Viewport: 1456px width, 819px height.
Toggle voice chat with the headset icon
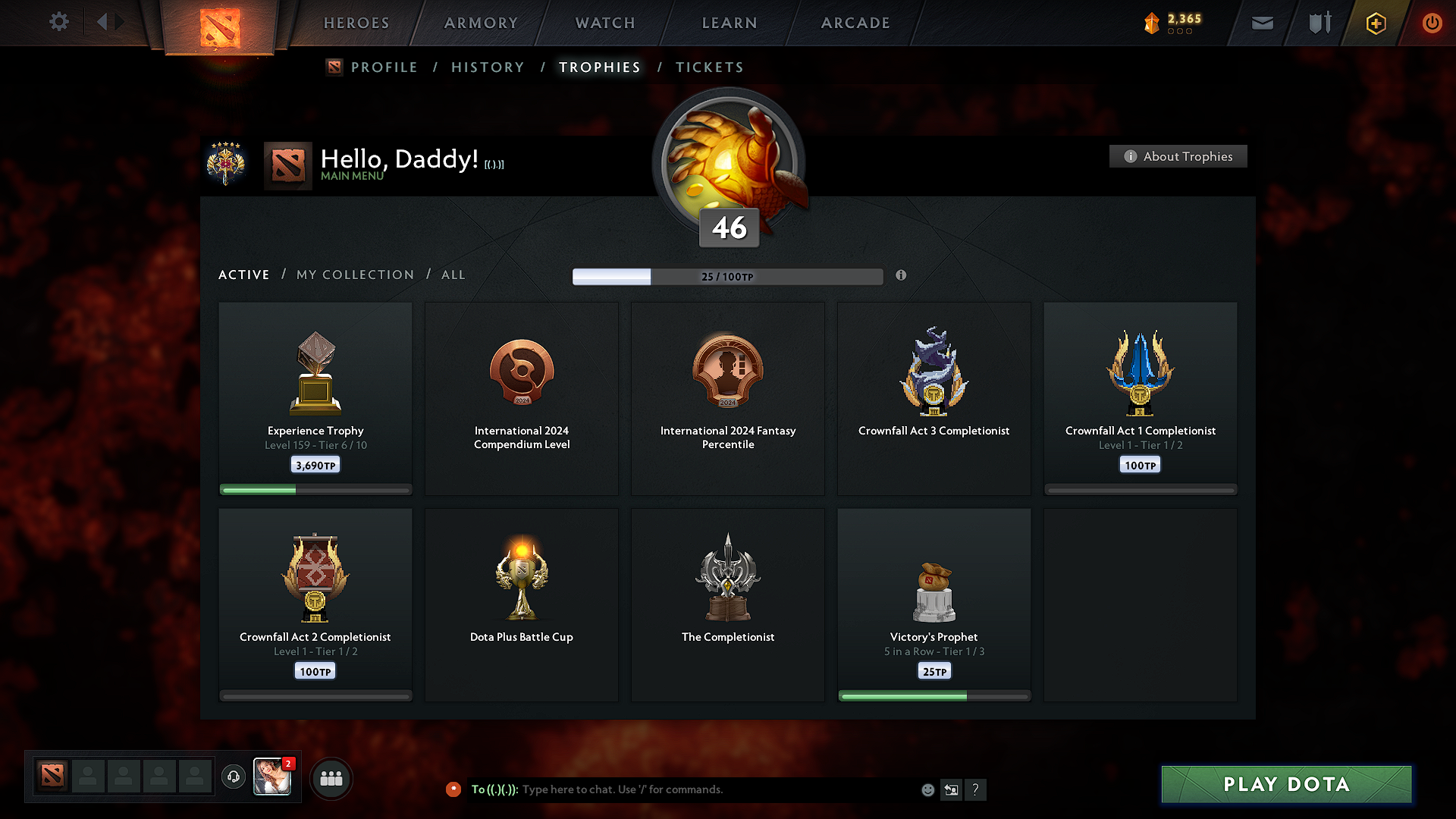click(233, 777)
